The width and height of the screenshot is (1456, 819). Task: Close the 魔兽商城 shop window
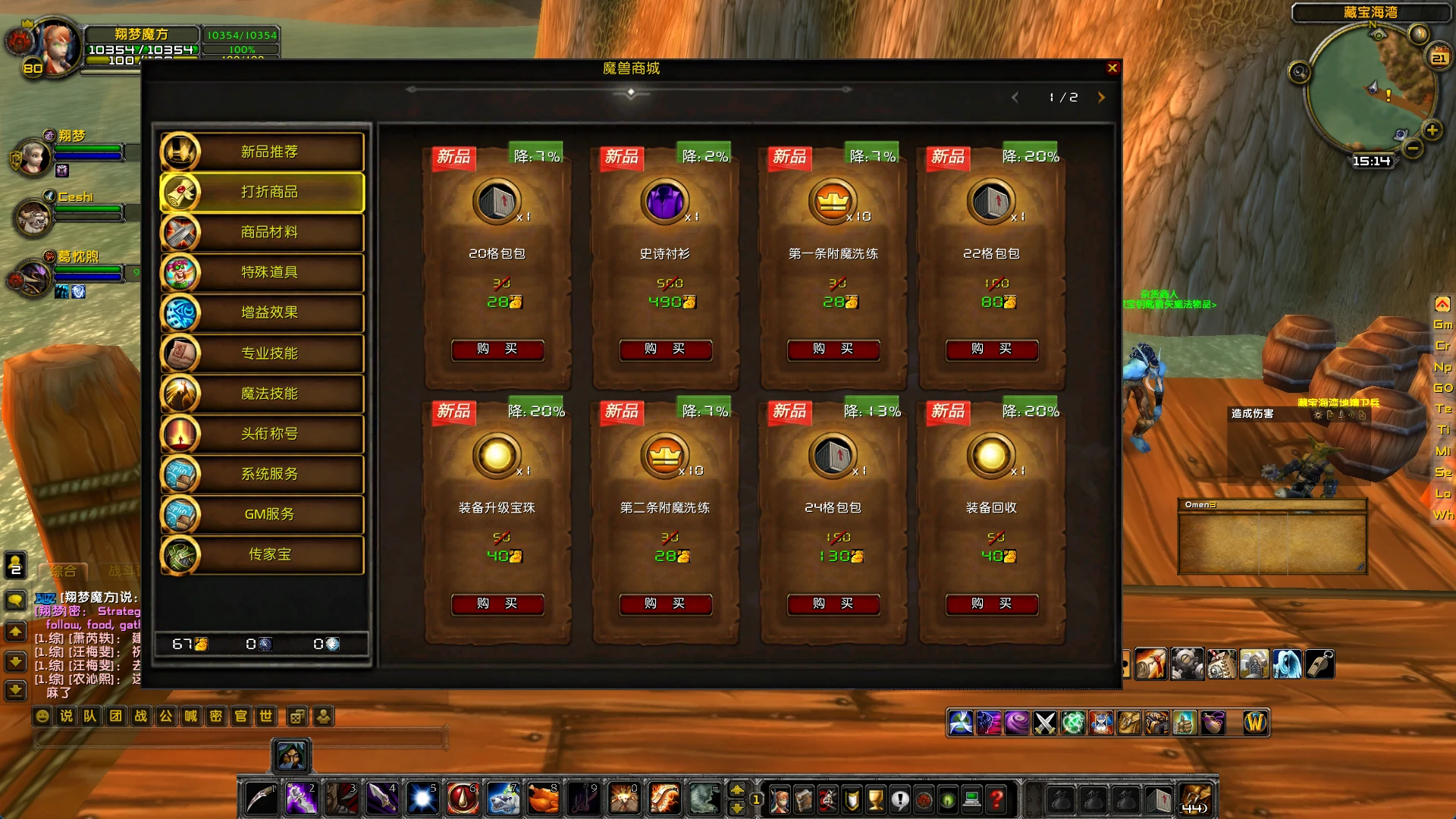1112,68
